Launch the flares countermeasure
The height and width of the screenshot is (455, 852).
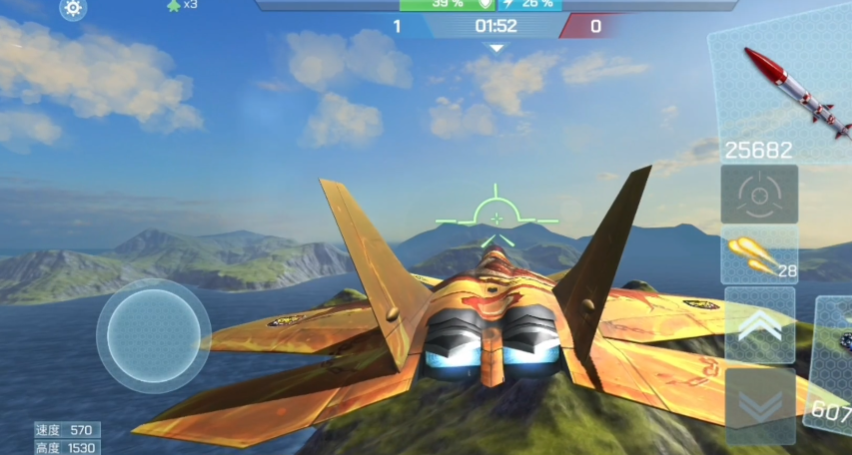pyautogui.click(x=759, y=255)
